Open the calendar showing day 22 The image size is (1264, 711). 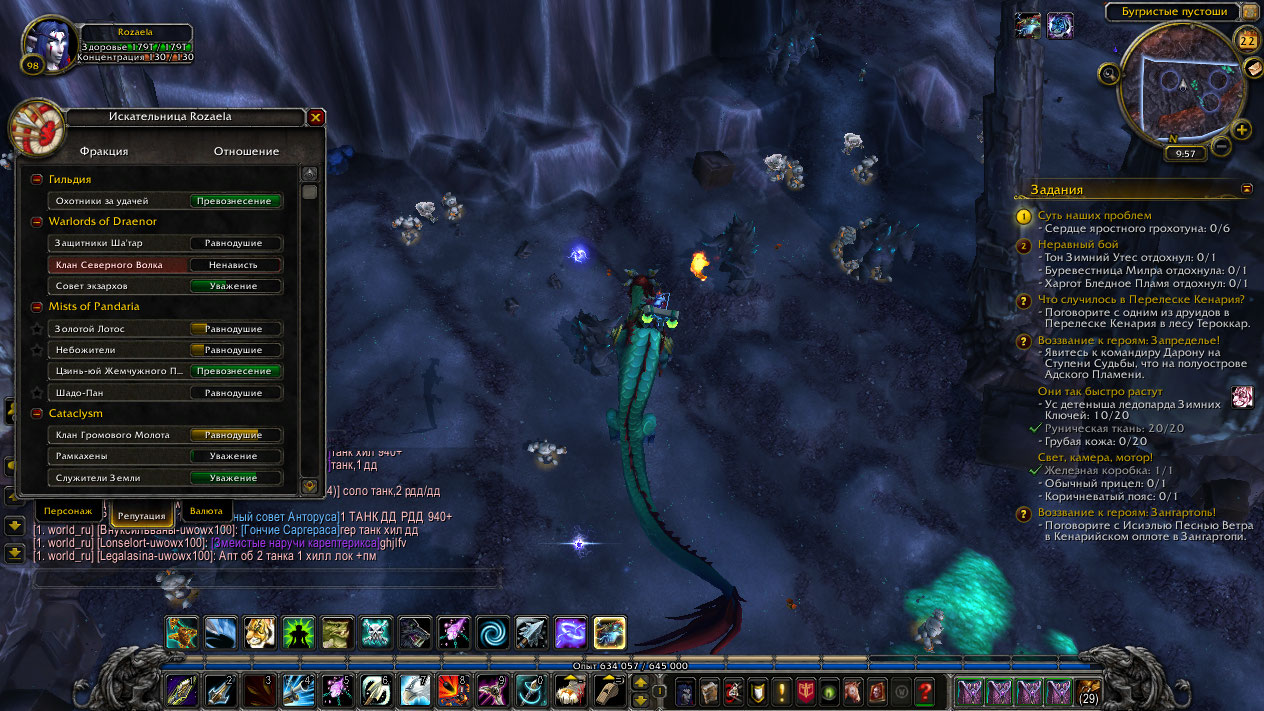[1248, 41]
